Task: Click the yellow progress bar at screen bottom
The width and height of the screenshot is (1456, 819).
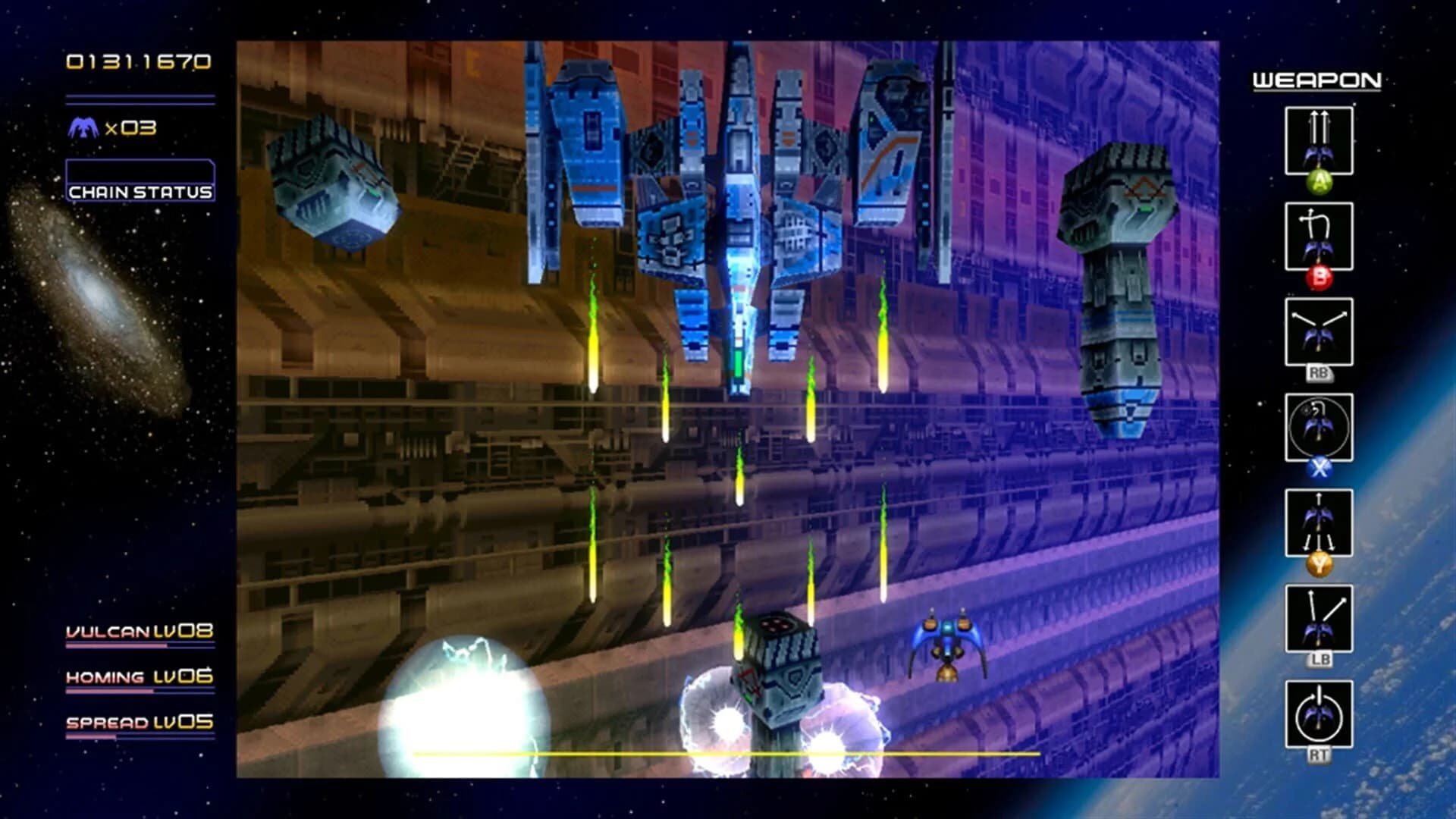Action: (726, 754)
